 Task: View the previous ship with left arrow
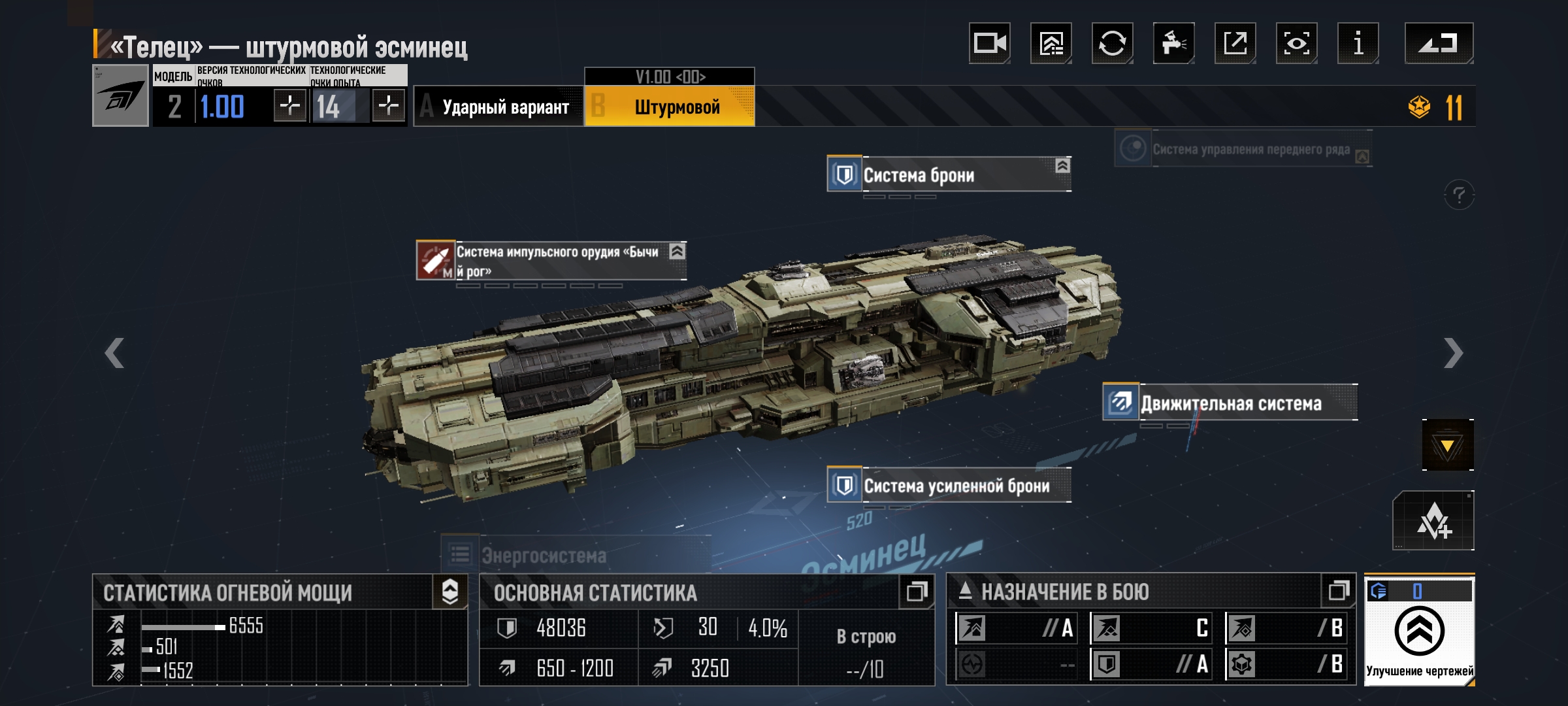(114, 354)
